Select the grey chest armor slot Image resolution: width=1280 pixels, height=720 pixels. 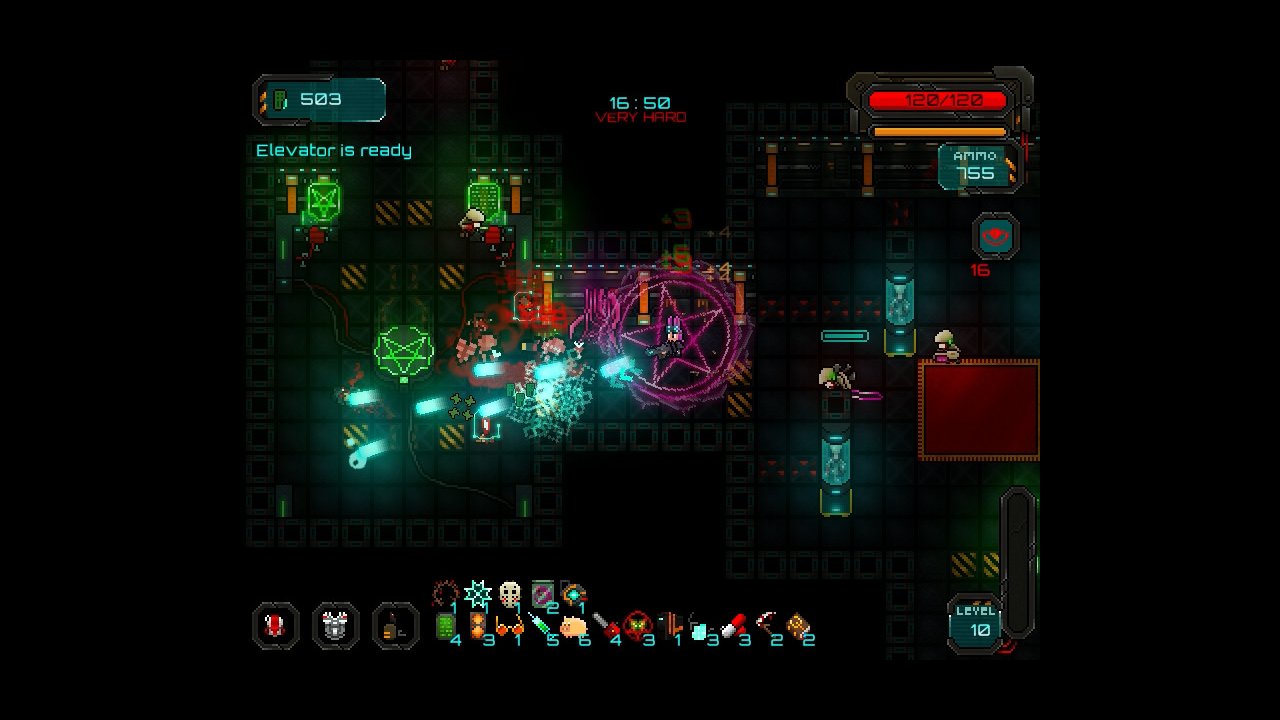tap(336, 627)
